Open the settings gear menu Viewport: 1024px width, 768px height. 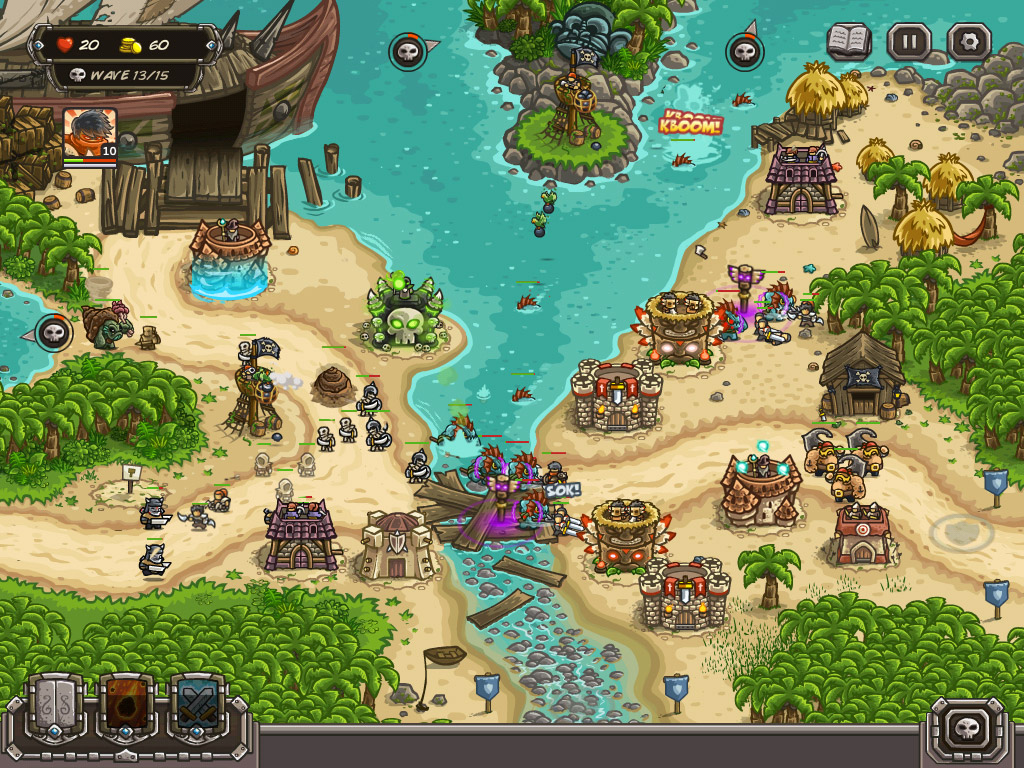click(968, 42)
